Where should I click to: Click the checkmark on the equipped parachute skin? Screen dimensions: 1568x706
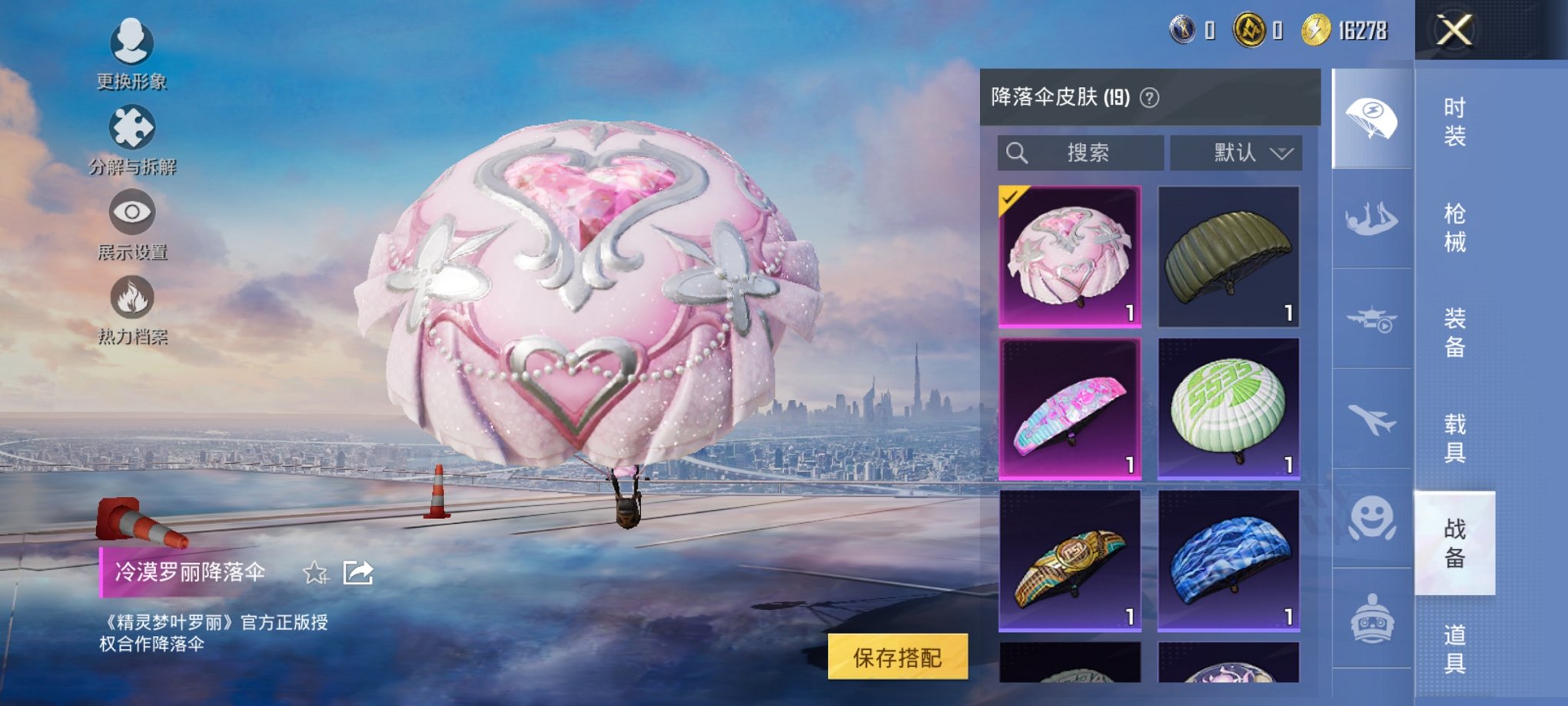[x=1010, y=199]
